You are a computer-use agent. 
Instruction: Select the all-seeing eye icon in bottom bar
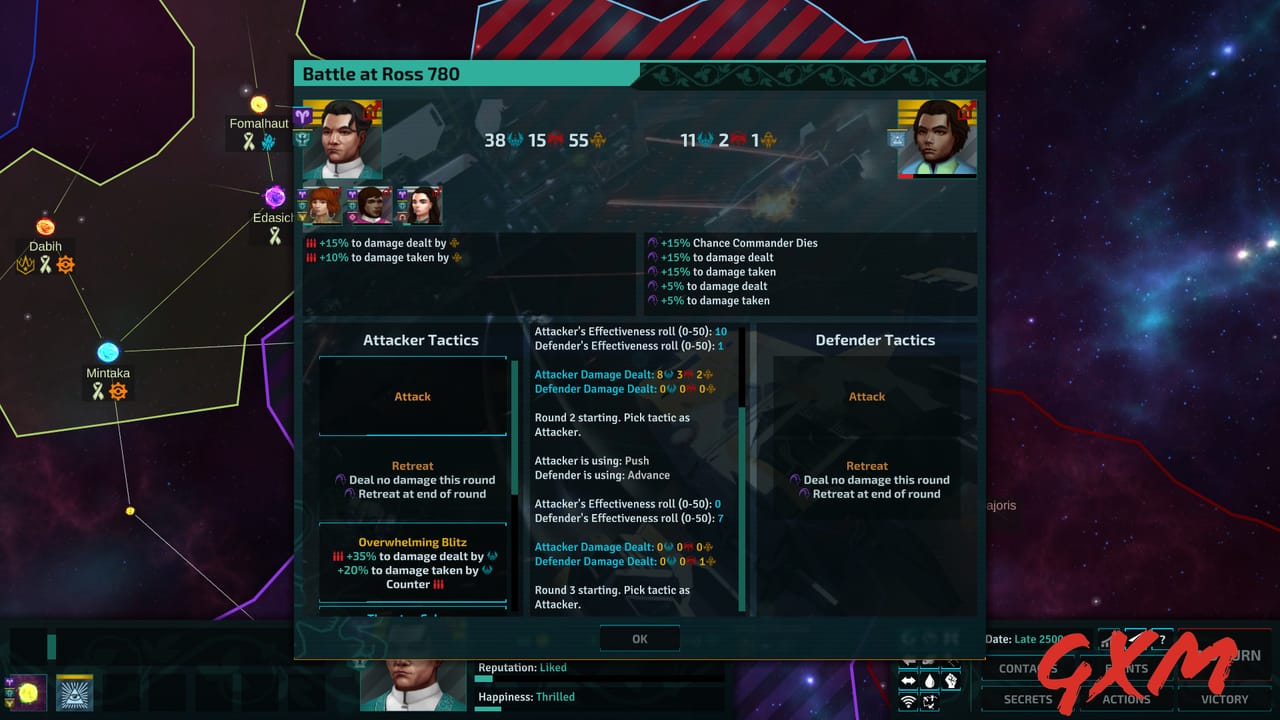coord(75,692)
